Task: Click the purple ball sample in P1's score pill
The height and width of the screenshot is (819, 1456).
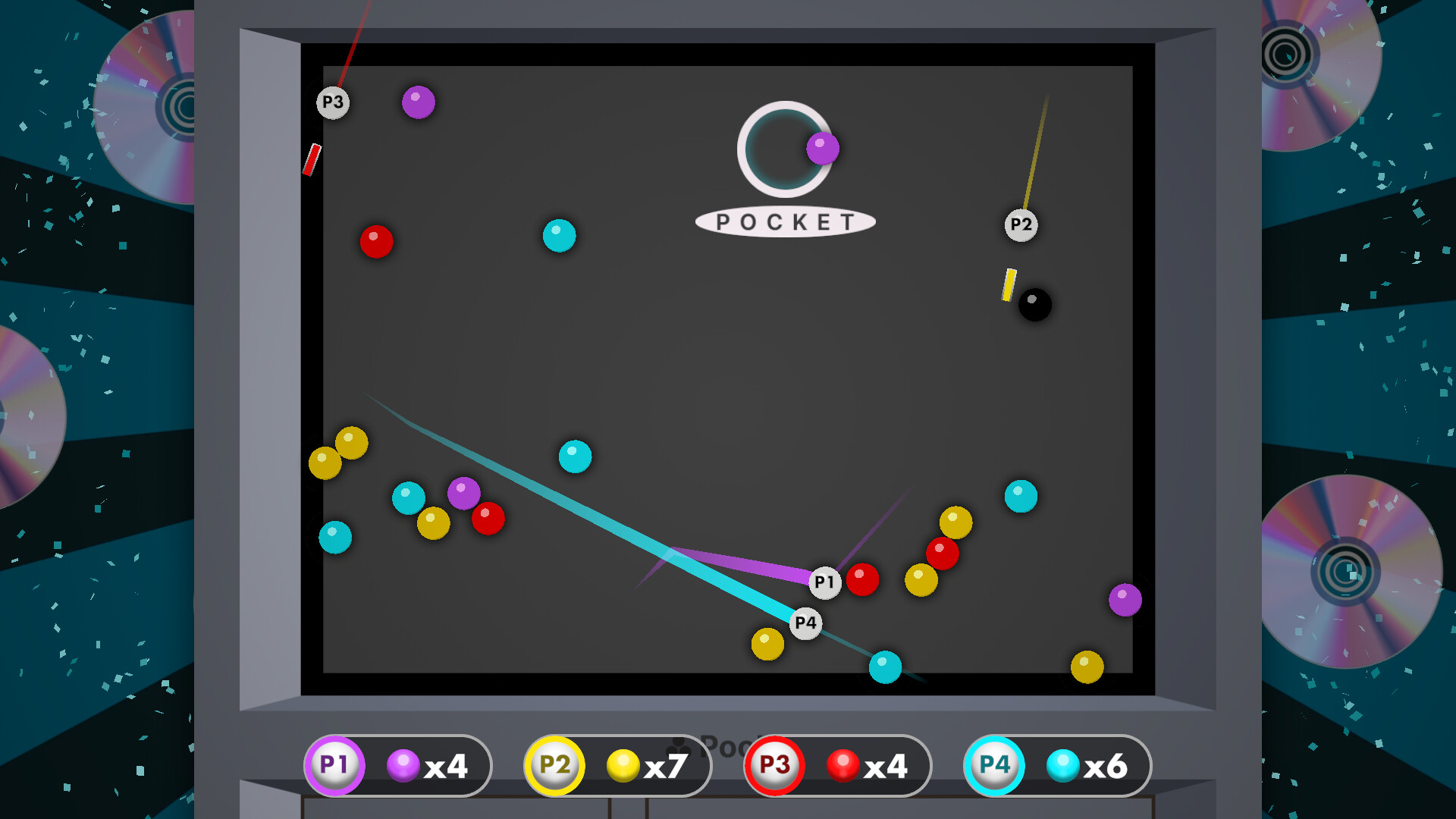Action: [402, 765]
